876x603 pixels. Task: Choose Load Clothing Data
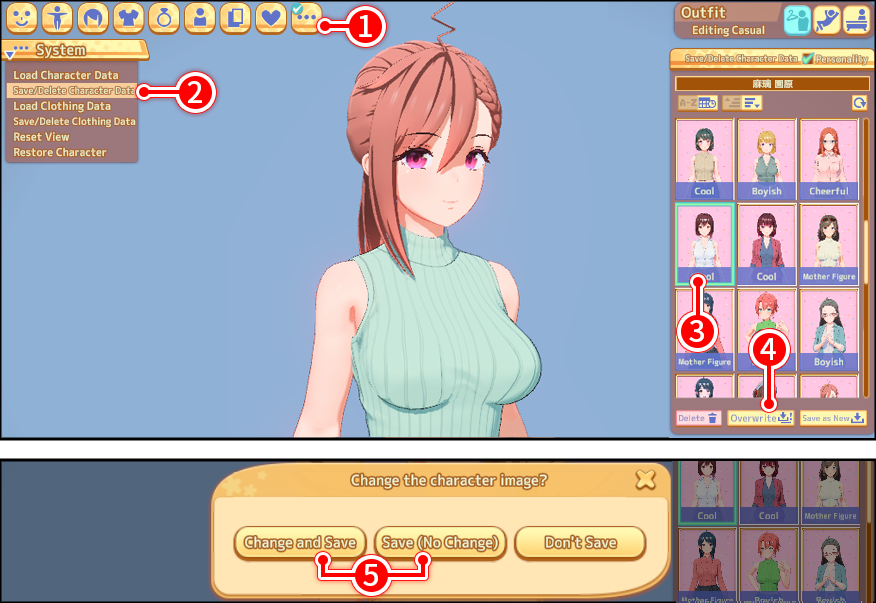(x=62, y=106)
